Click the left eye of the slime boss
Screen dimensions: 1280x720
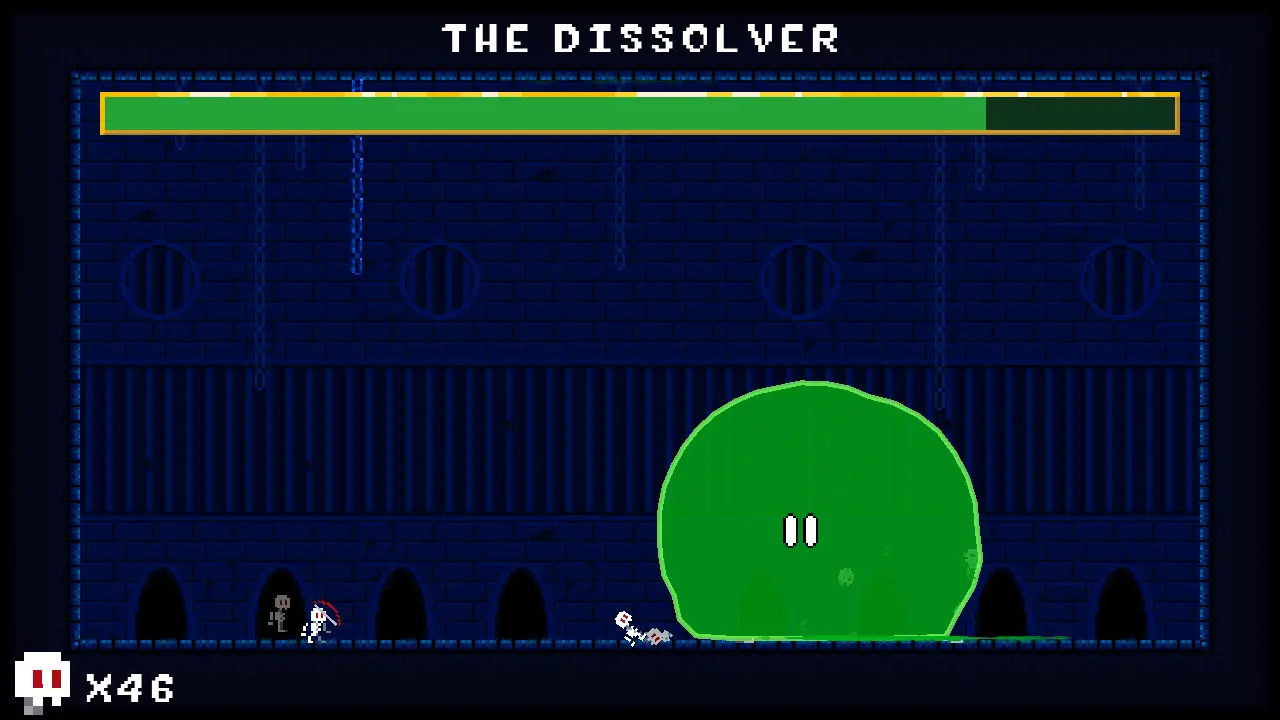(x=789, y=531)
